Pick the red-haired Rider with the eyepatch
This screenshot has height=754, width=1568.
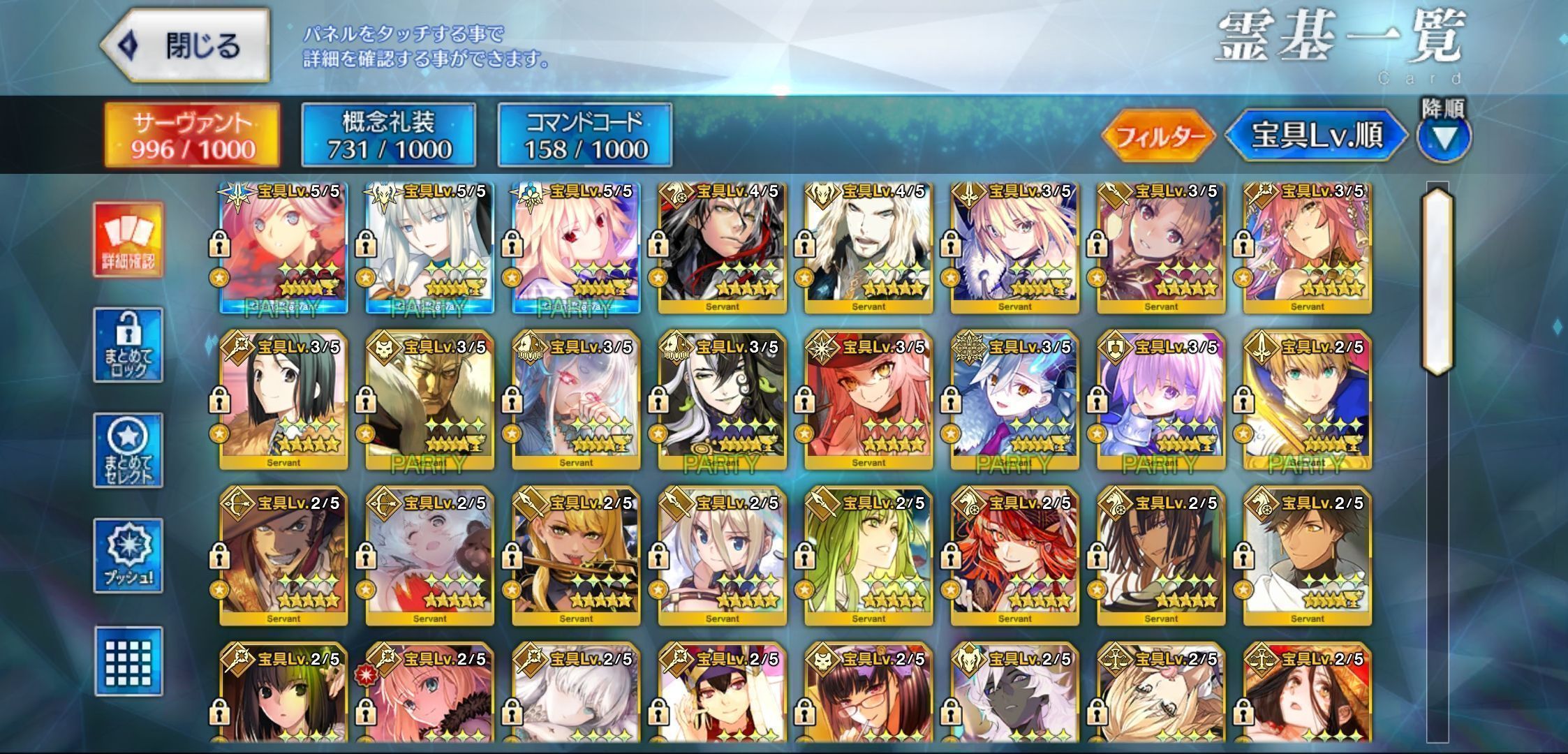[1014, 556]
